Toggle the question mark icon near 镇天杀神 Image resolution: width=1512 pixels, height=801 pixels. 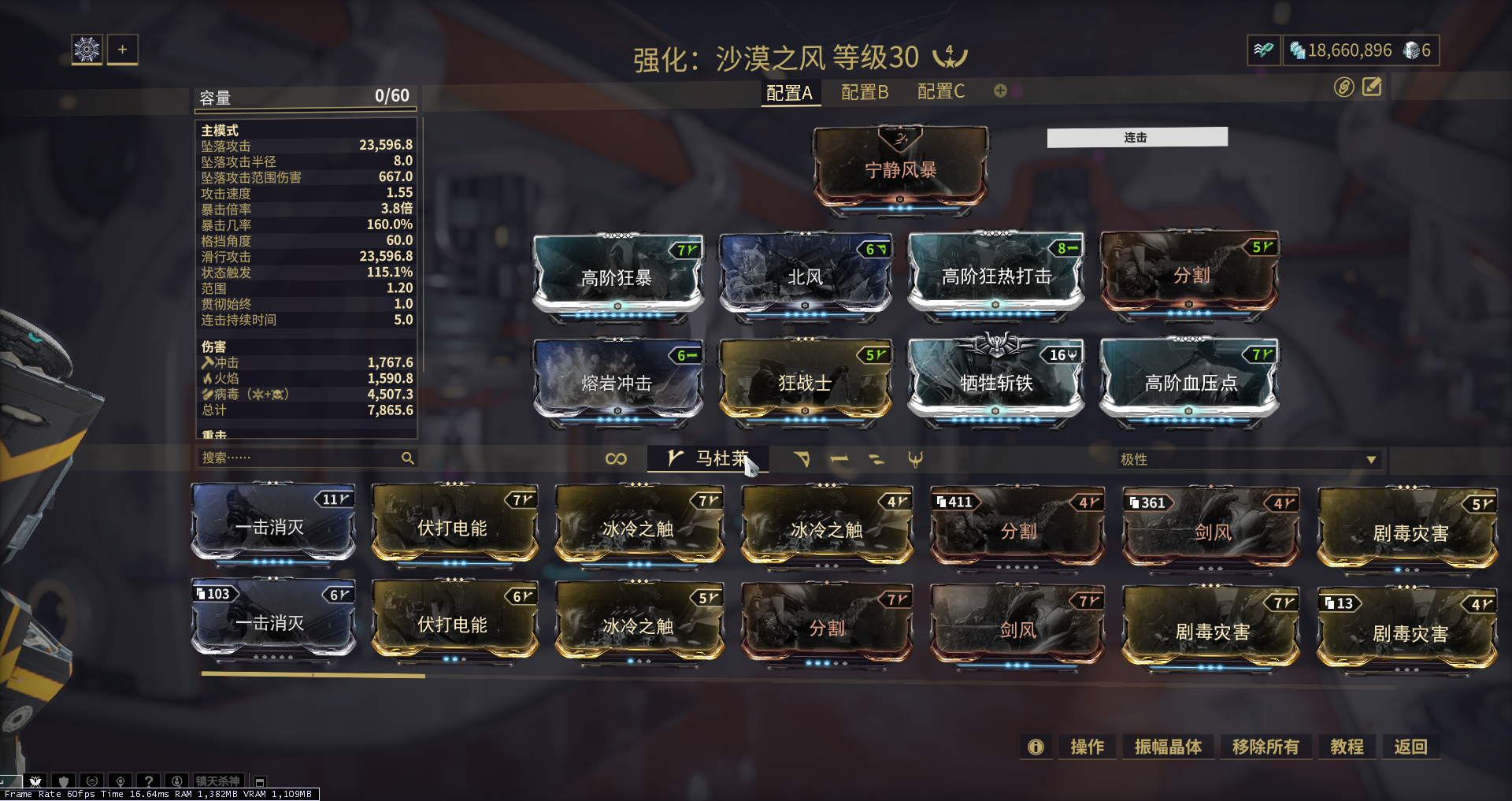[150, 781]
